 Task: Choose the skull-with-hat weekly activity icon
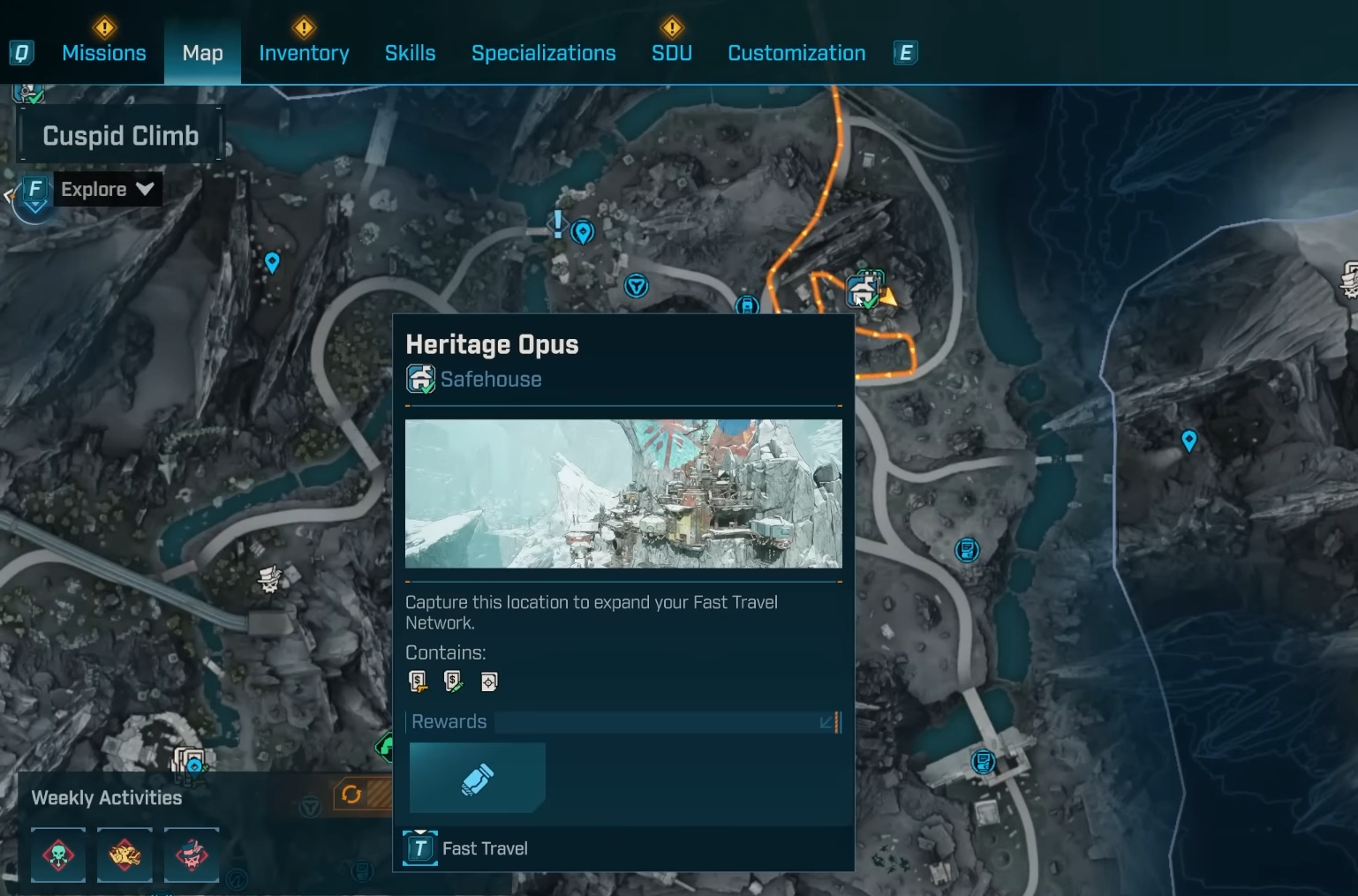click(x=192, y=855)
